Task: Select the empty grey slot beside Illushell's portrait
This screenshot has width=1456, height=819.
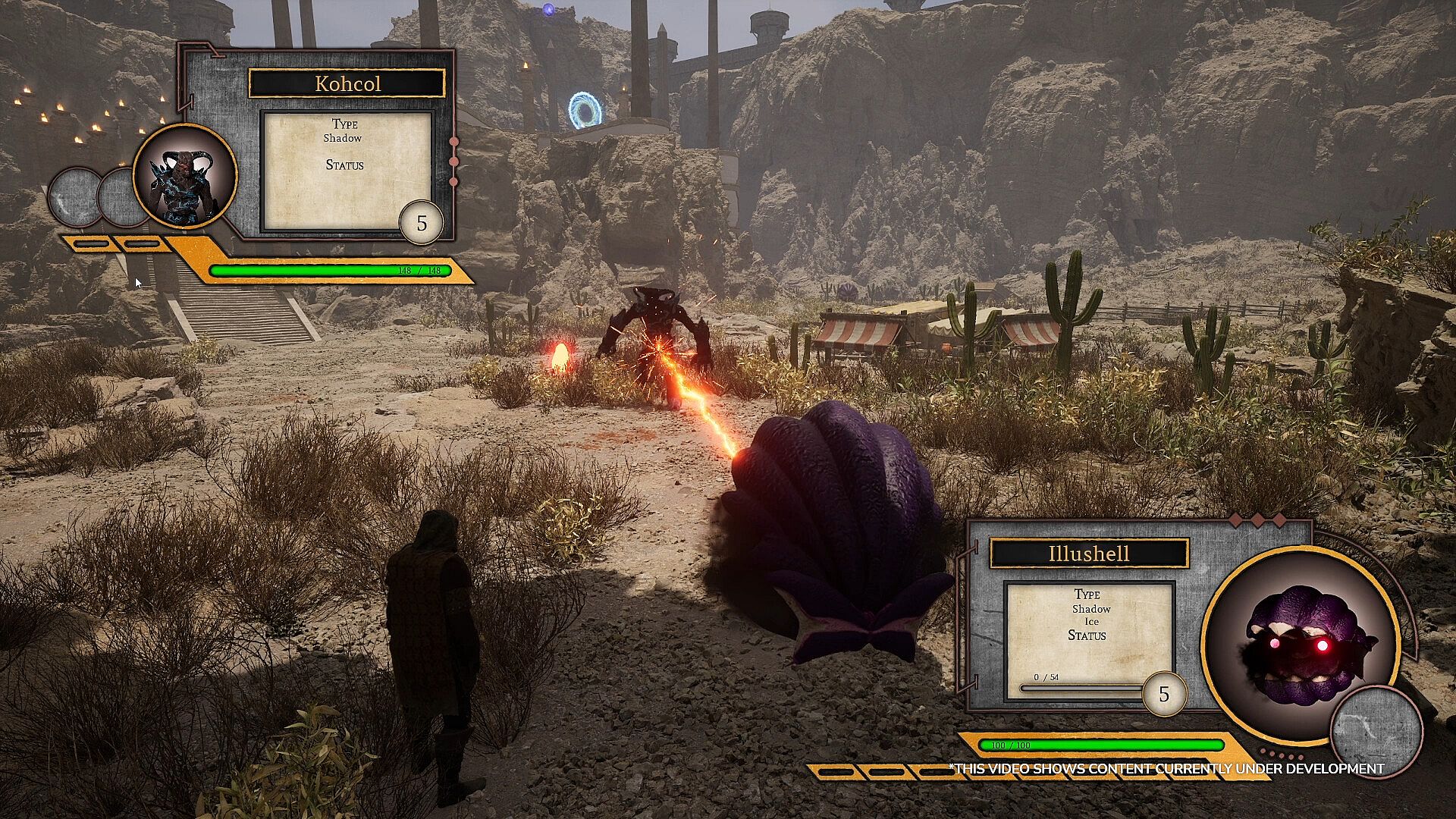Action: click(x=1376, y=730)
